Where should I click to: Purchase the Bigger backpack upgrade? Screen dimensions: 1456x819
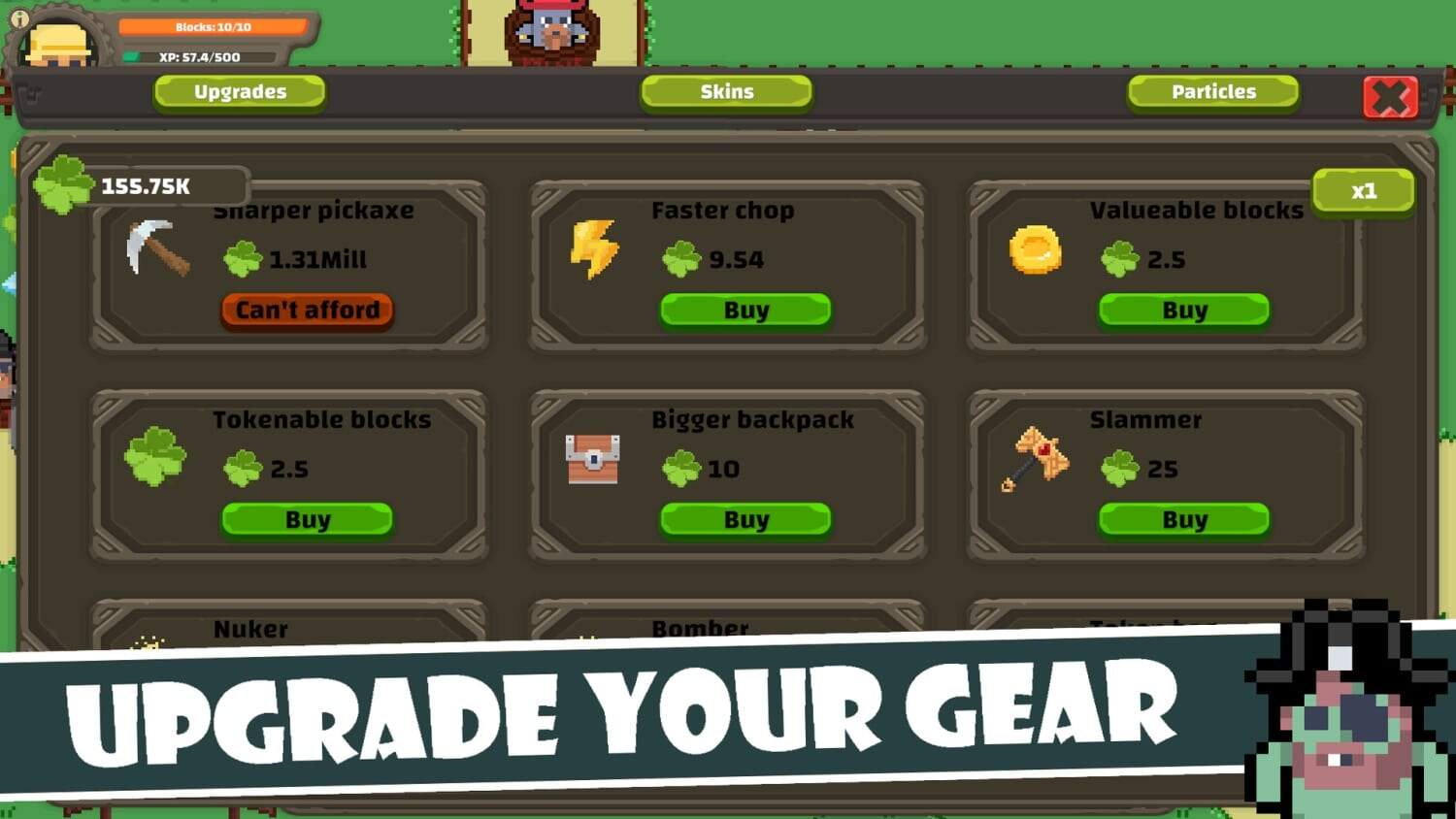tap(745, 520)
